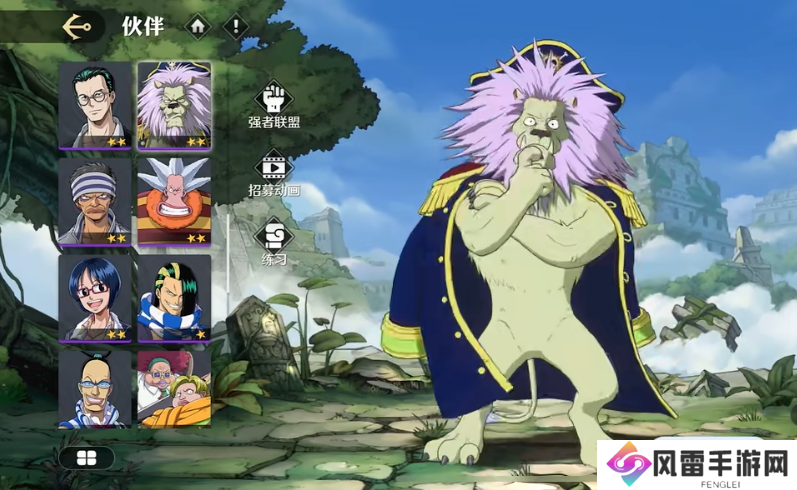The height and width of the screenshot is (490, 797).
Task: Choose the purple-maned lion captain portrait
Action: pos(174,105)
